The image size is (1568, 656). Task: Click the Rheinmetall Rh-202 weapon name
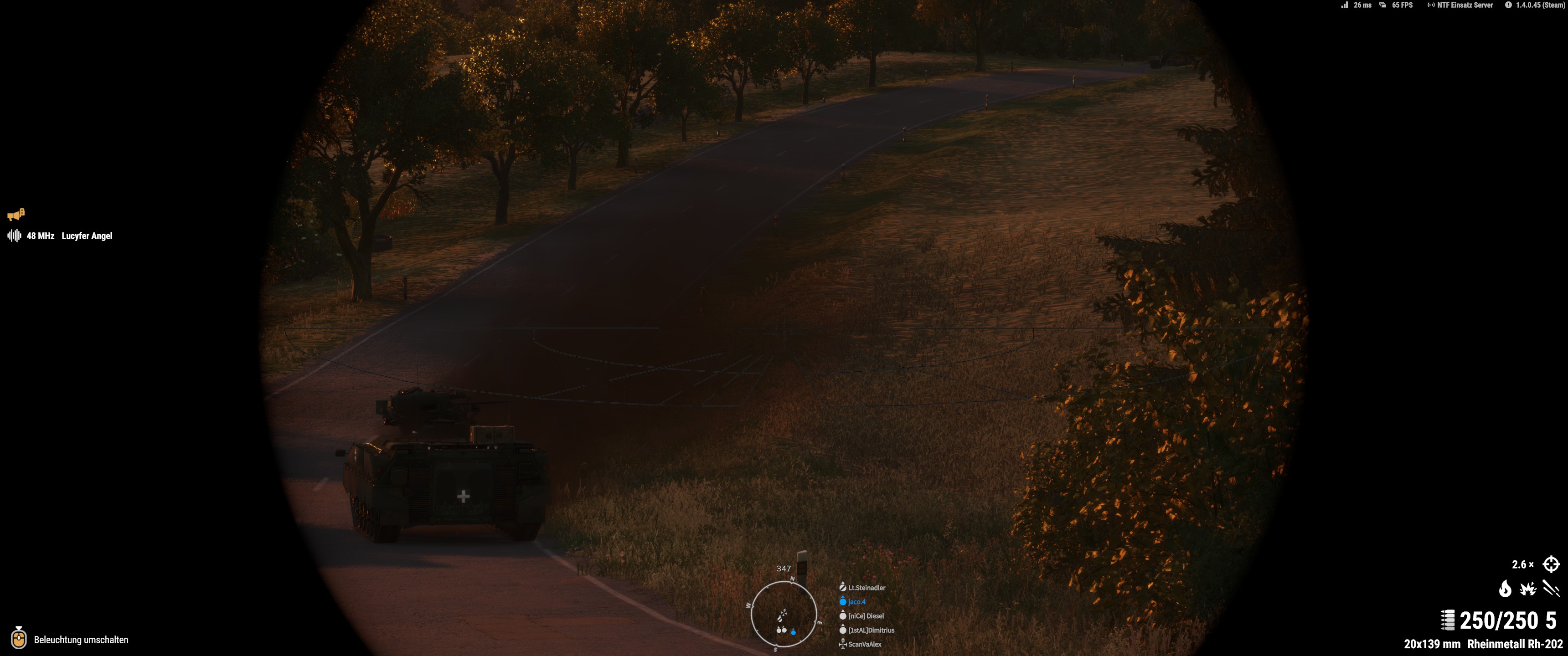[1514, 644]
